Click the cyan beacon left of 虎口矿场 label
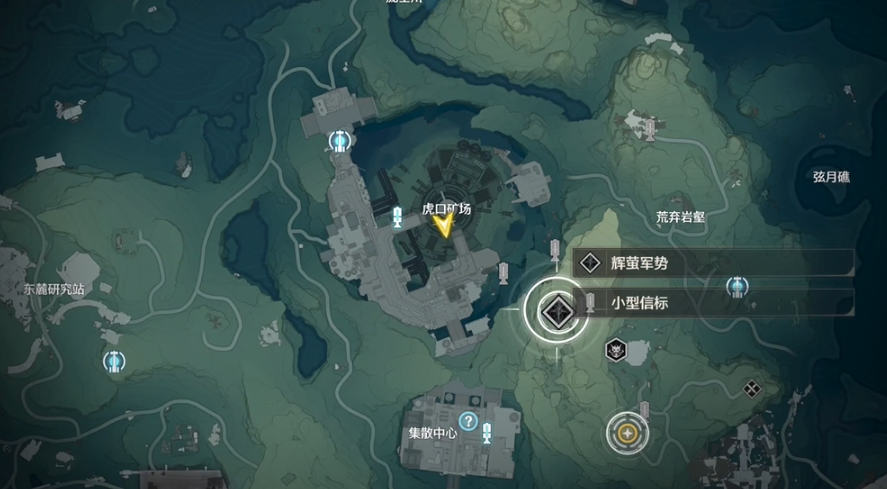This screenshot has width=887, height=489. 398,217
